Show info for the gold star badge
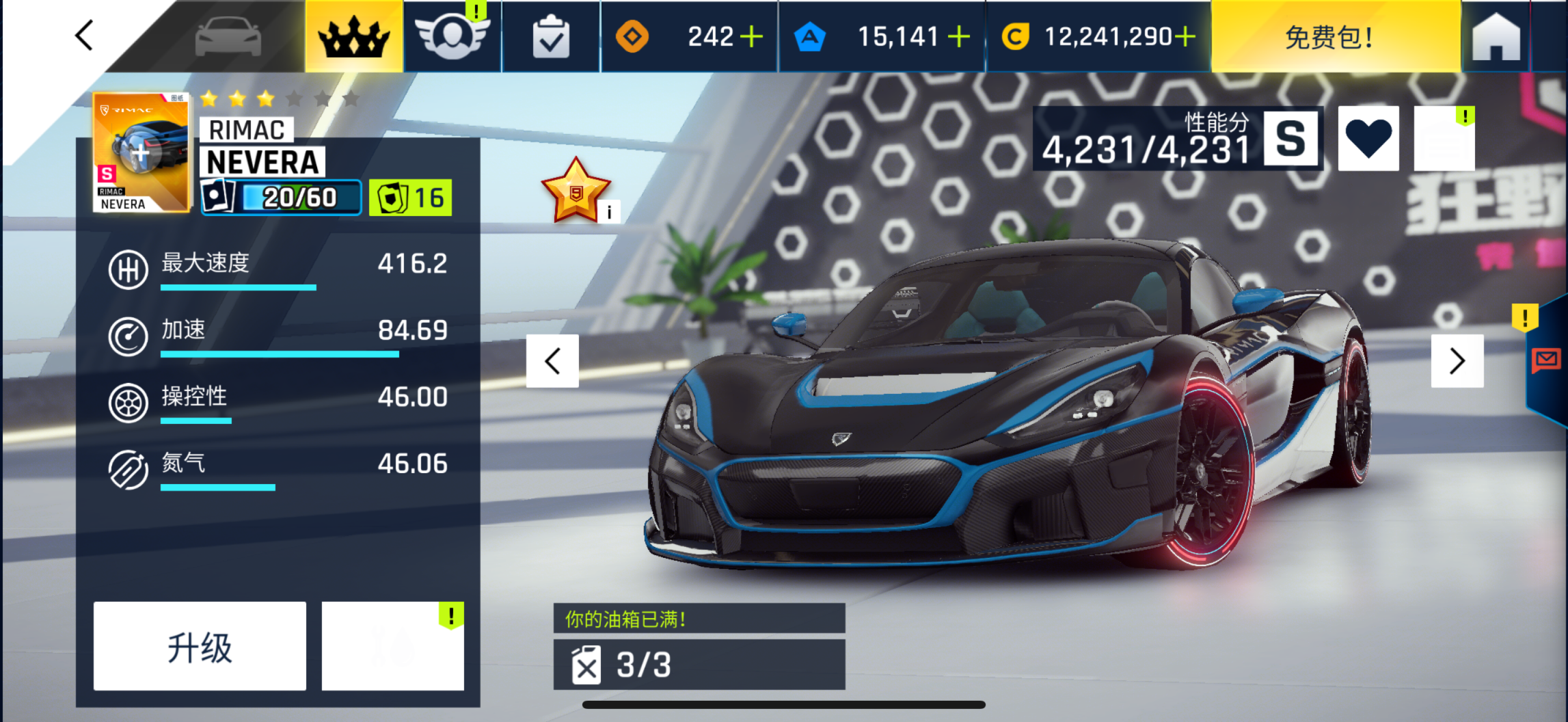 609,212
